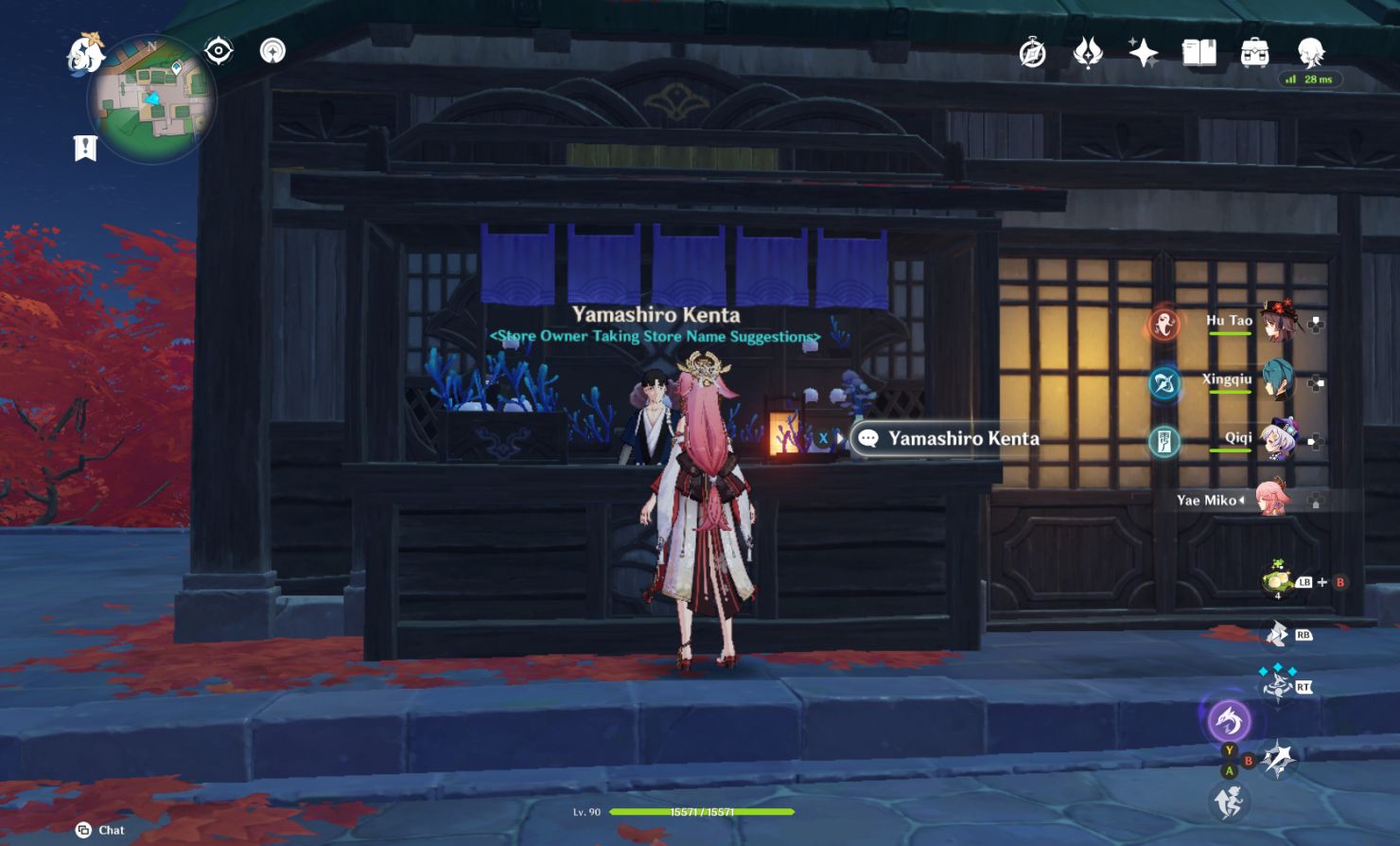Click the minimap in the top left

[151, 99]
